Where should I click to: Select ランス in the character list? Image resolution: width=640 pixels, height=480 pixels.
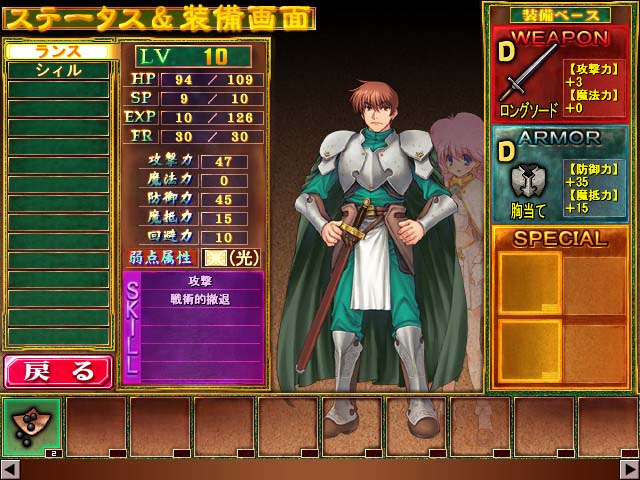(x=58, y=51)
